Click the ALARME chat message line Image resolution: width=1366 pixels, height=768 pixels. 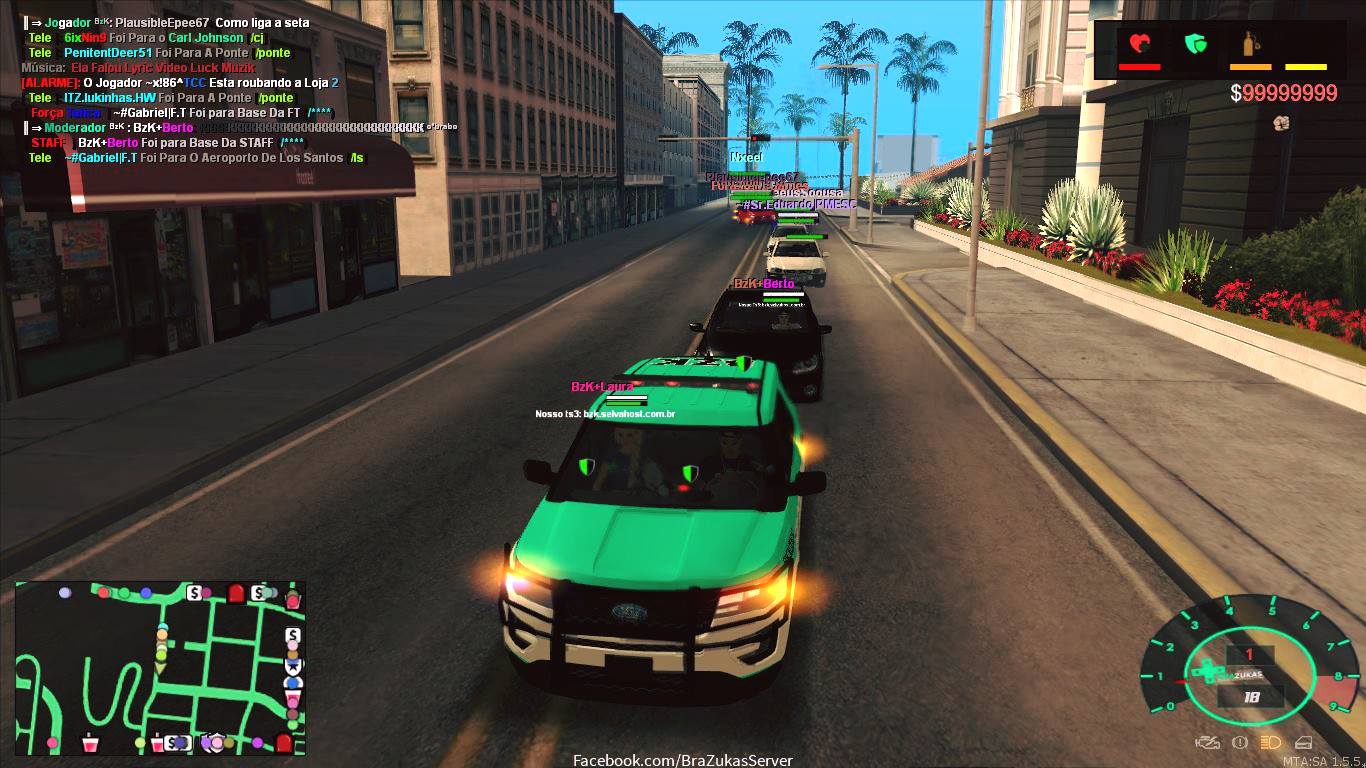click(180, 83)
